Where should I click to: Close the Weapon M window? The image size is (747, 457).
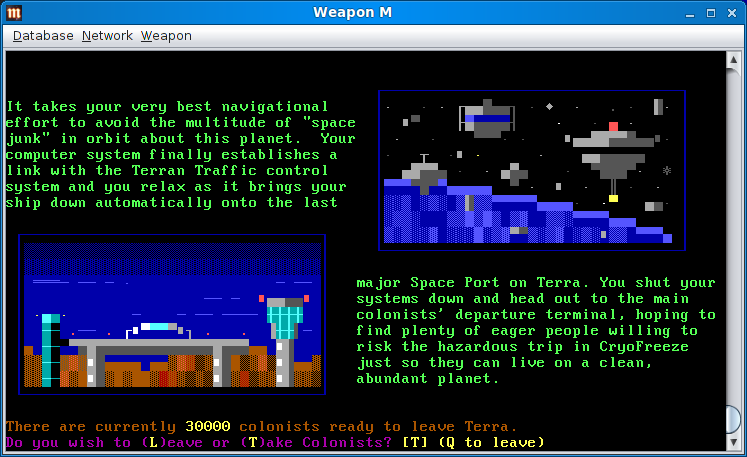click(x=732, y=12)
